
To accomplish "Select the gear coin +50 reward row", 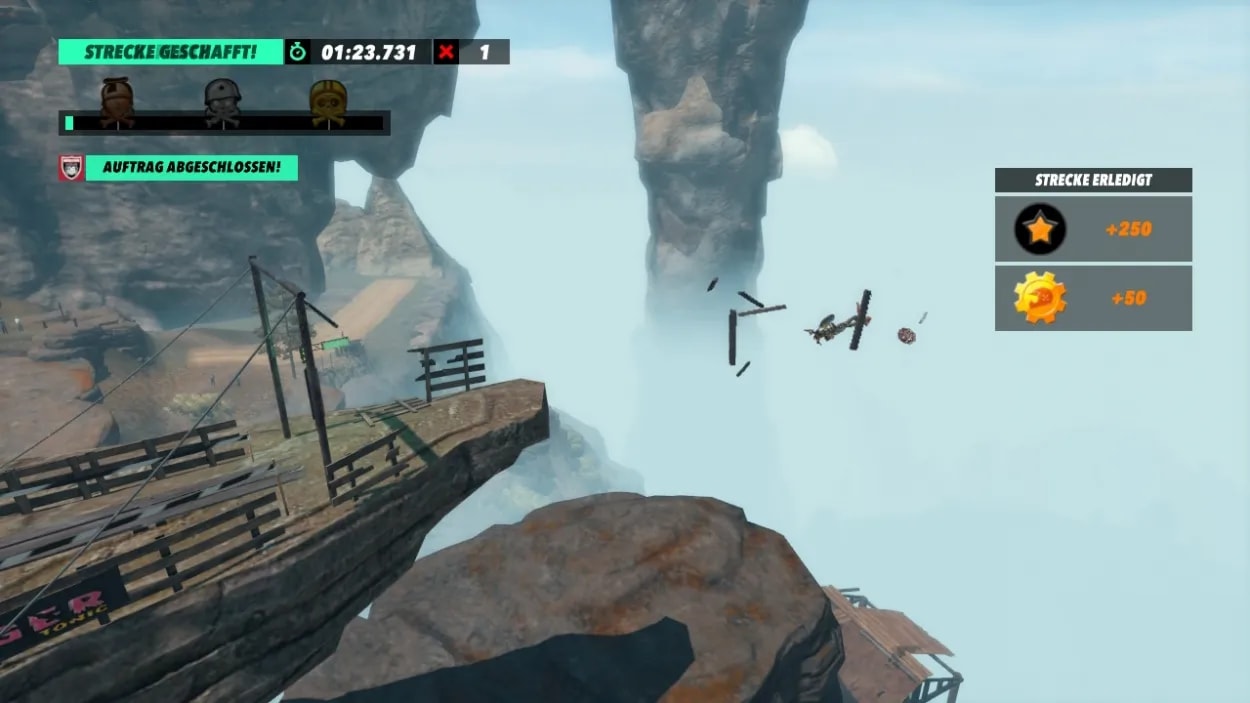I will click(1093, 298).
